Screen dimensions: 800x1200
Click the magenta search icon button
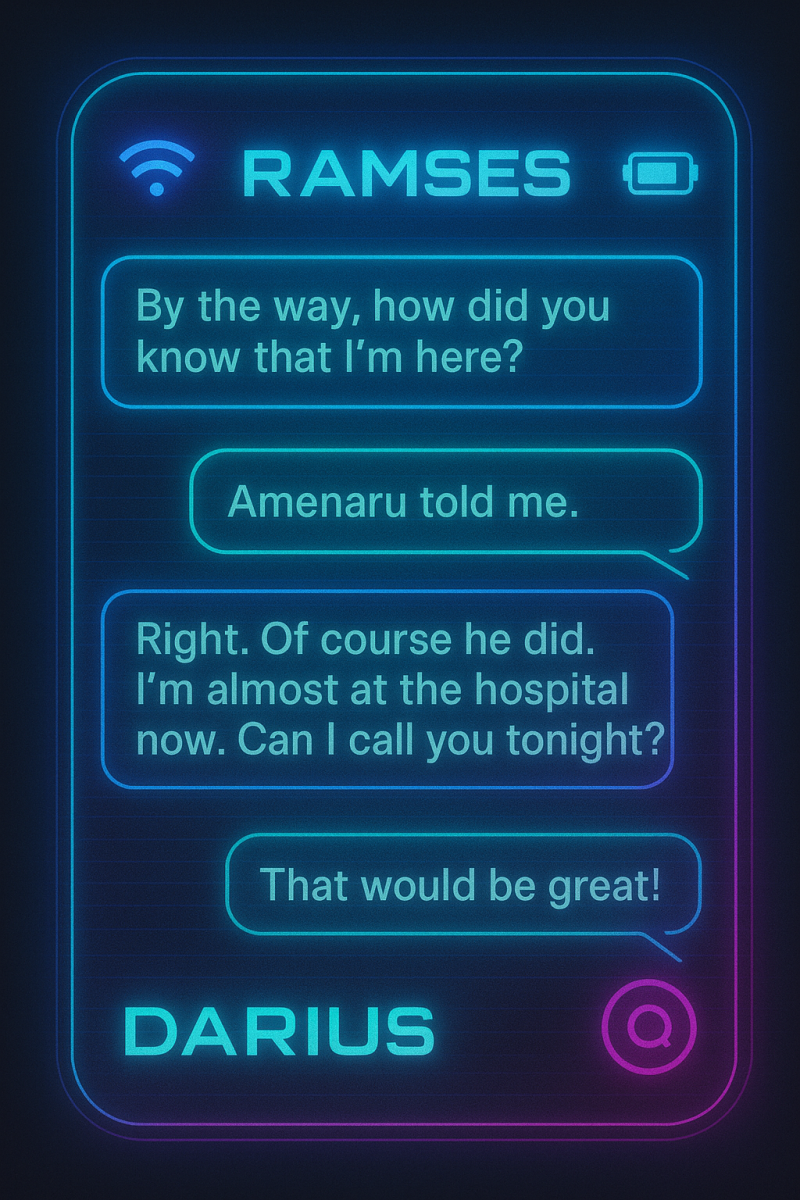[x=650, y=1025]
